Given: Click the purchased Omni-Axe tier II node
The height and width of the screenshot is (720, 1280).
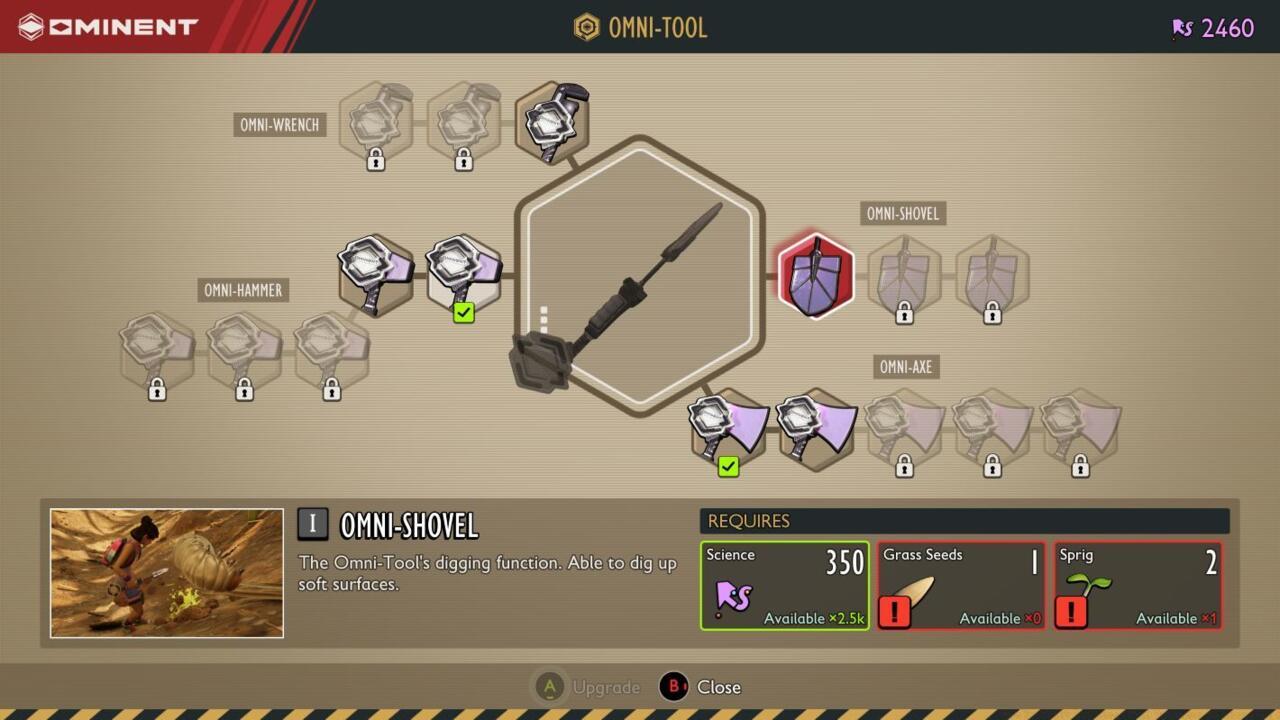Looking at the screenshot, I should click(x=815, y=428).
